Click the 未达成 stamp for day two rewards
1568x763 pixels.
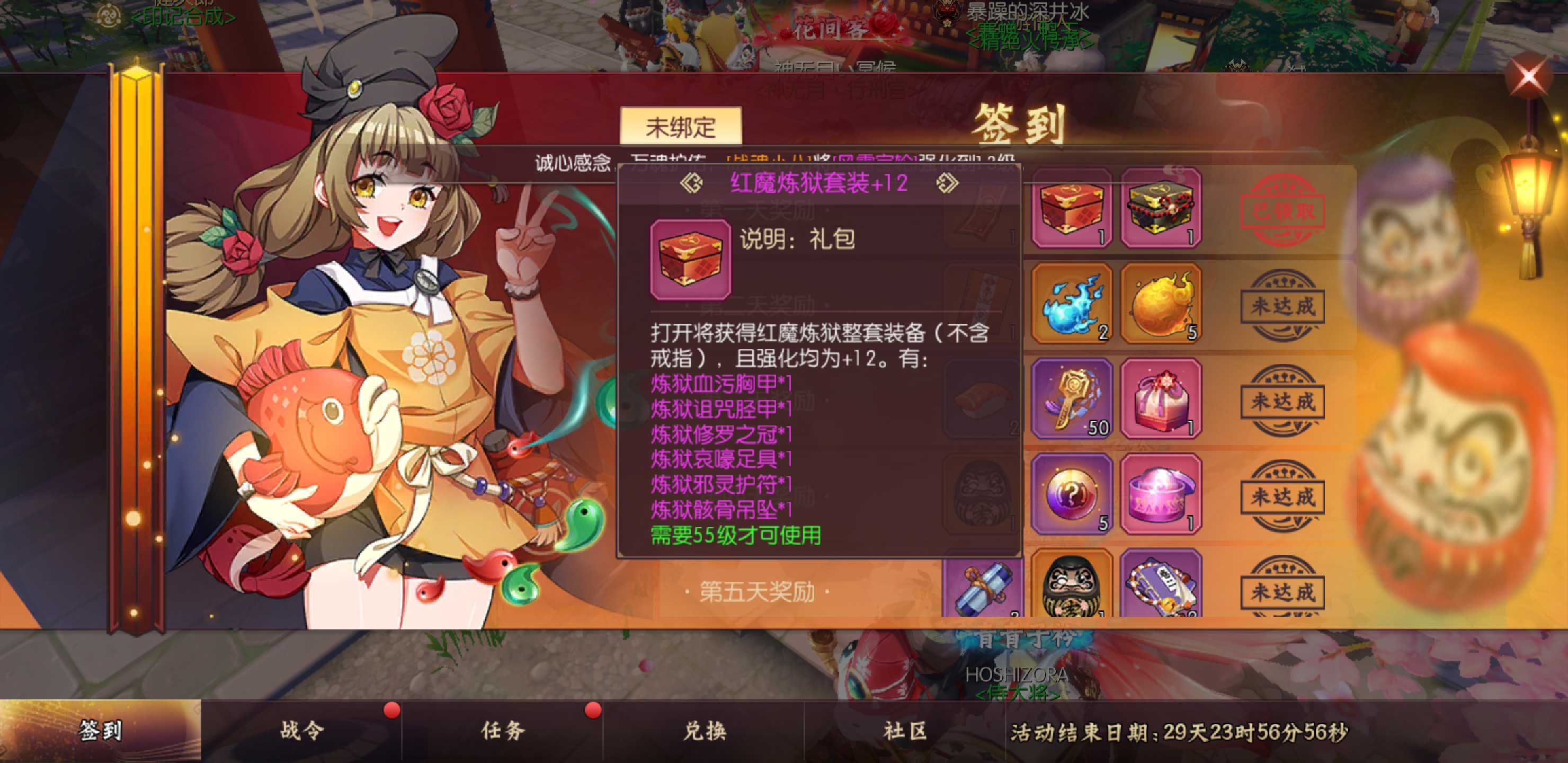point(1282,306)
